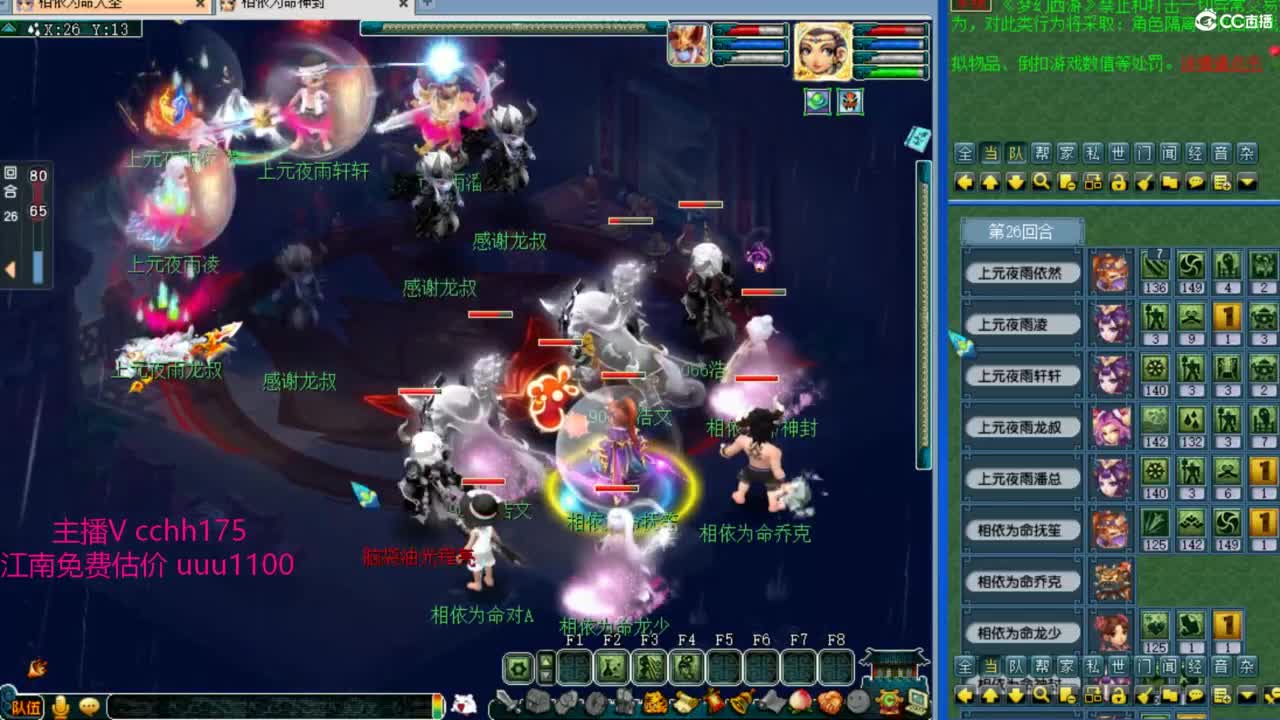
Task: Select the tiger pet icon on the bottom toolbar
Action: [x=656, y=701]
